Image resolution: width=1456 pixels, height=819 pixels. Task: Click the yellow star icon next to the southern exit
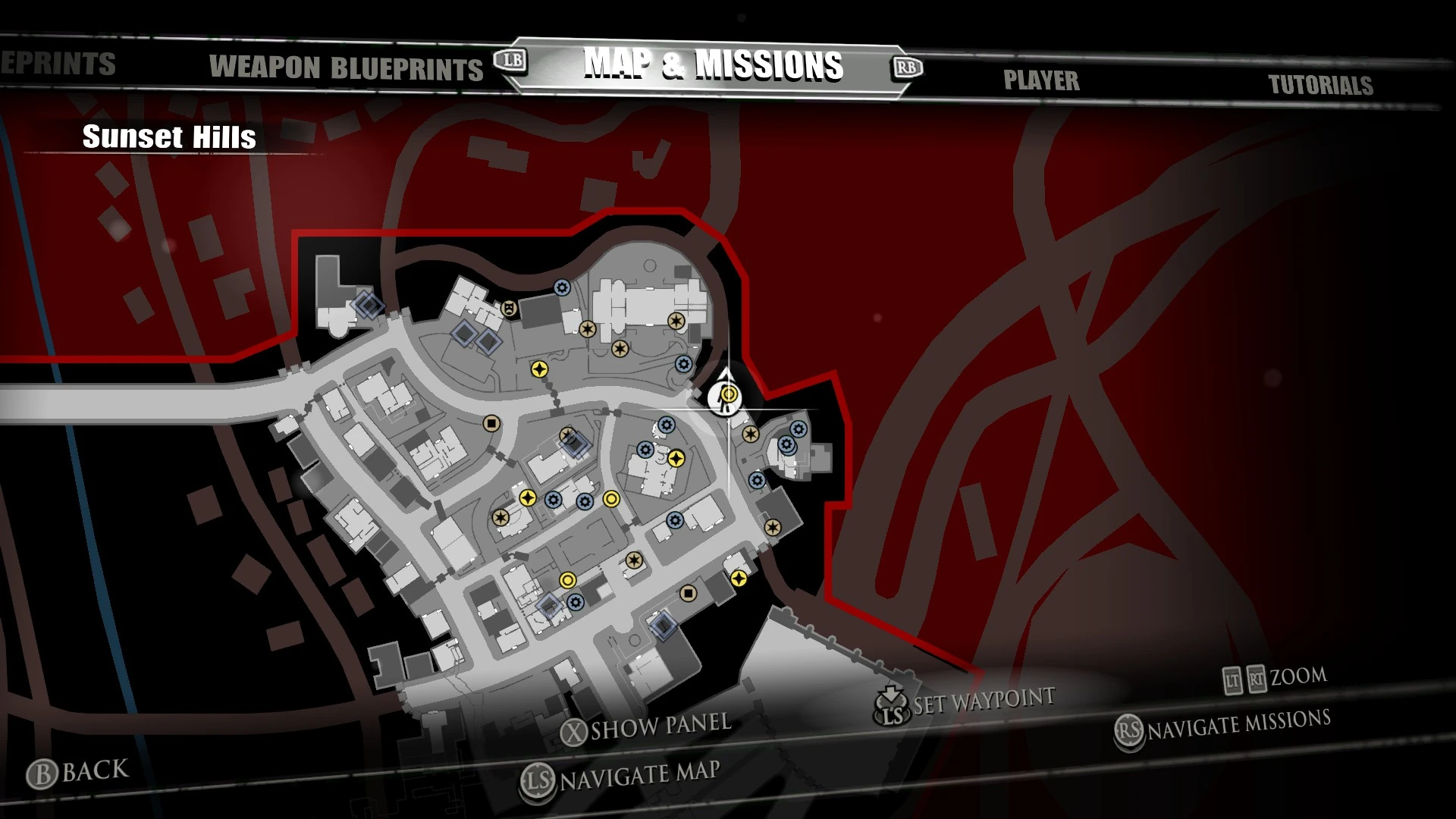pyautogui.click(x=739, y=579)
